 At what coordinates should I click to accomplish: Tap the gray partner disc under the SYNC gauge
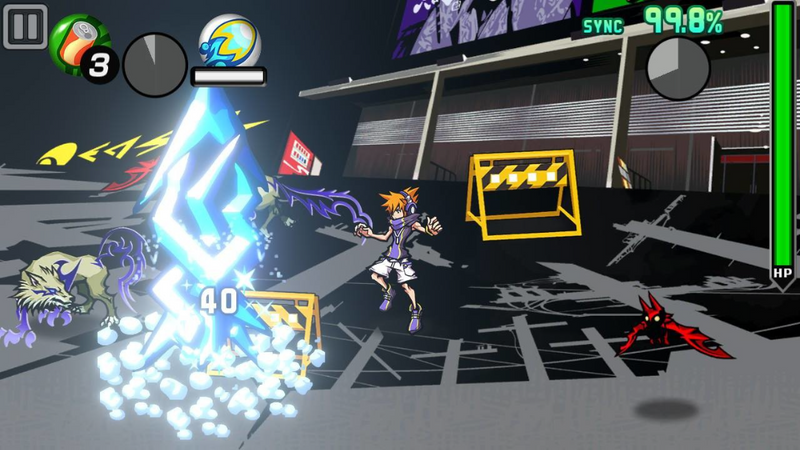[678, 69]
